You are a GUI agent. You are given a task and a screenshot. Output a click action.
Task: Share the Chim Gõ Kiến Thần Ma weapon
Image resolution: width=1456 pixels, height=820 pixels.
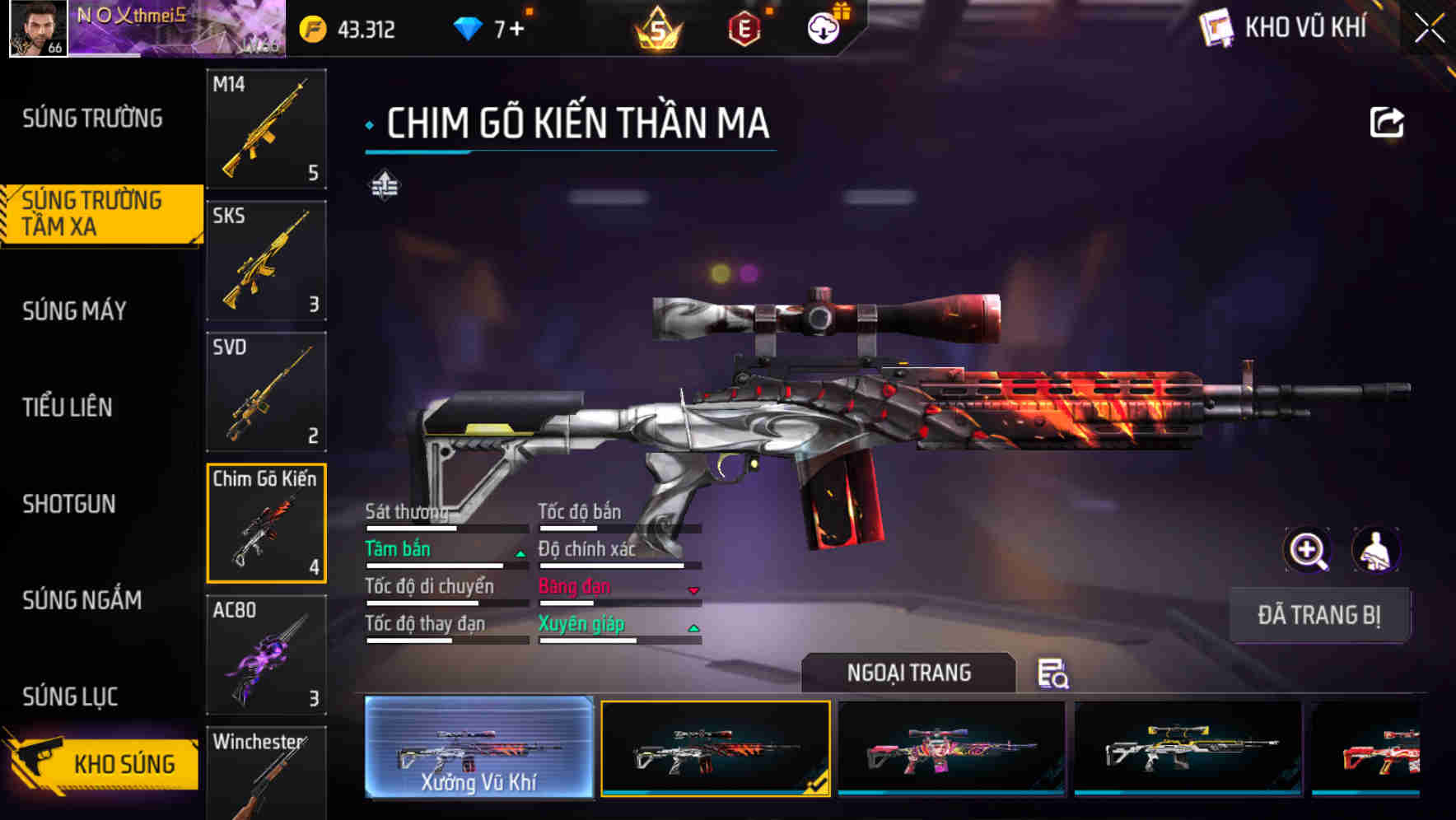(1387, 121)
